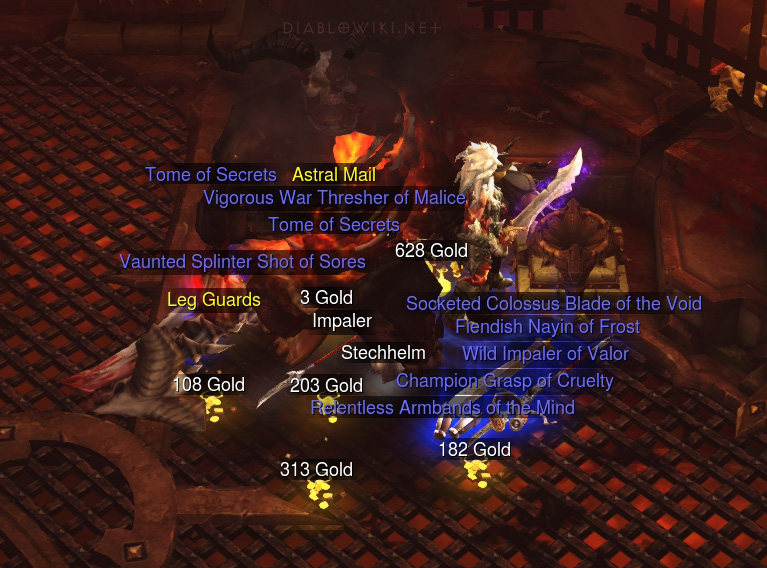The height and width of the screenshot is (568, 767).
Task: Select Vigorous War Thresher of Malice label
Action: click(334, 198)
